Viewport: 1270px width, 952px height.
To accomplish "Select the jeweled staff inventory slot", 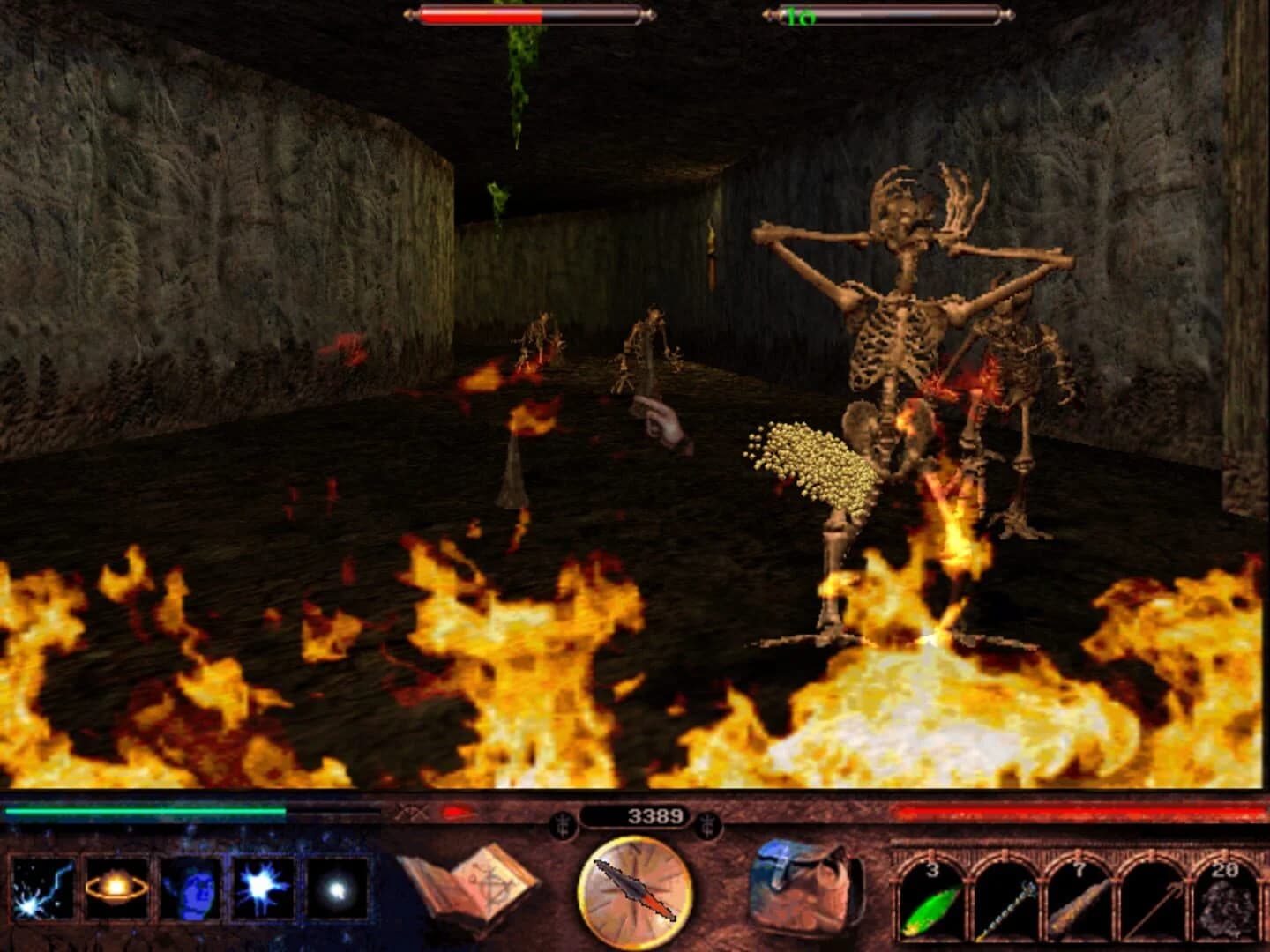I will tap(1005, 904).
